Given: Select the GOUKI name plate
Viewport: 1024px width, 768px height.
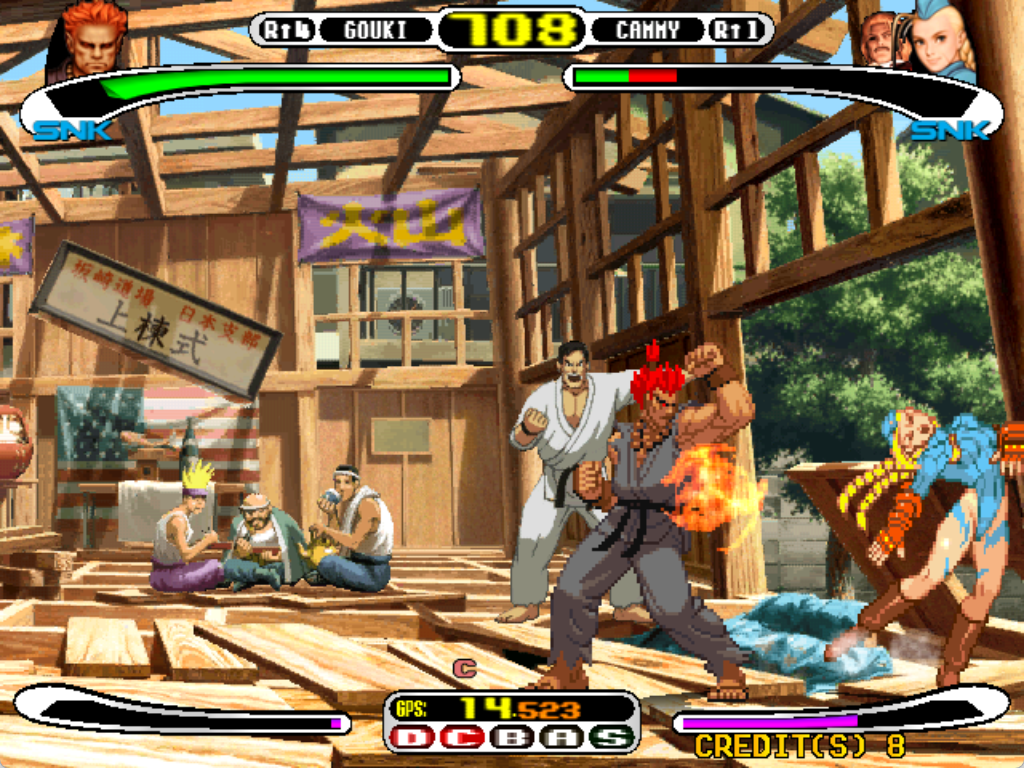Looking at the screenshot, I should click(375, 30).
